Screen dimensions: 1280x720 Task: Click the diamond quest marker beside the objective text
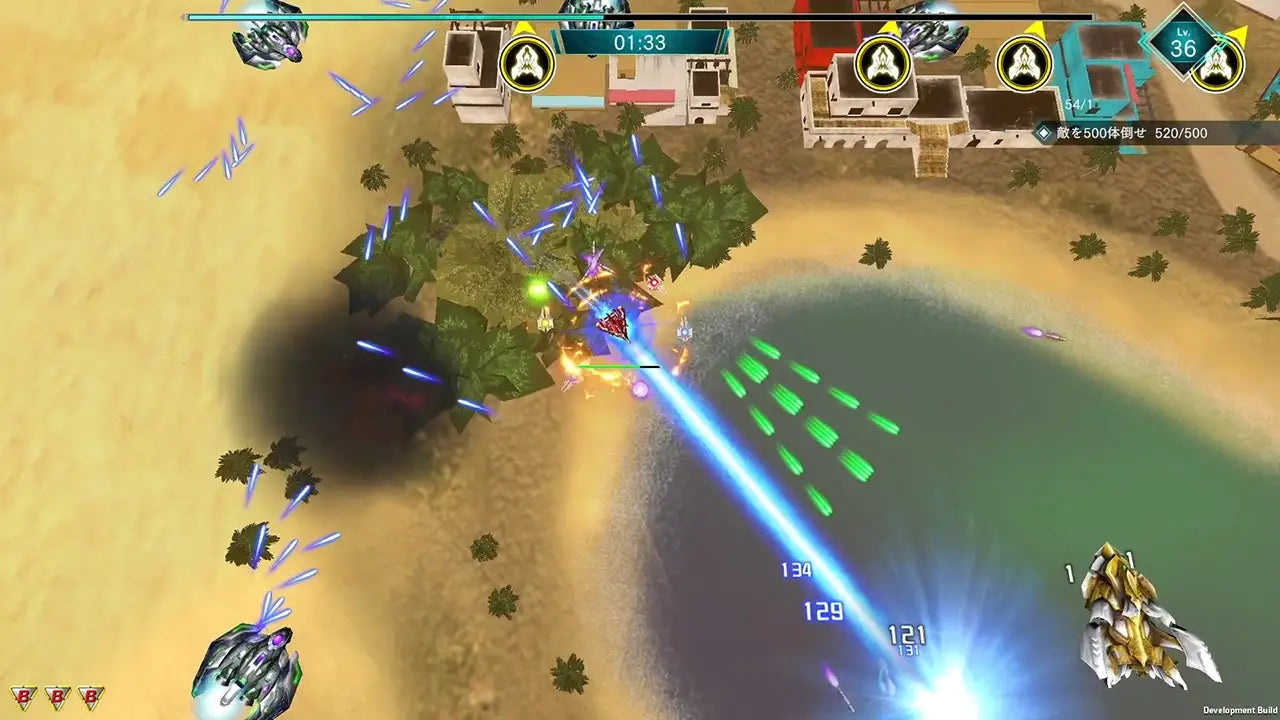click(x=1042, y=131)
